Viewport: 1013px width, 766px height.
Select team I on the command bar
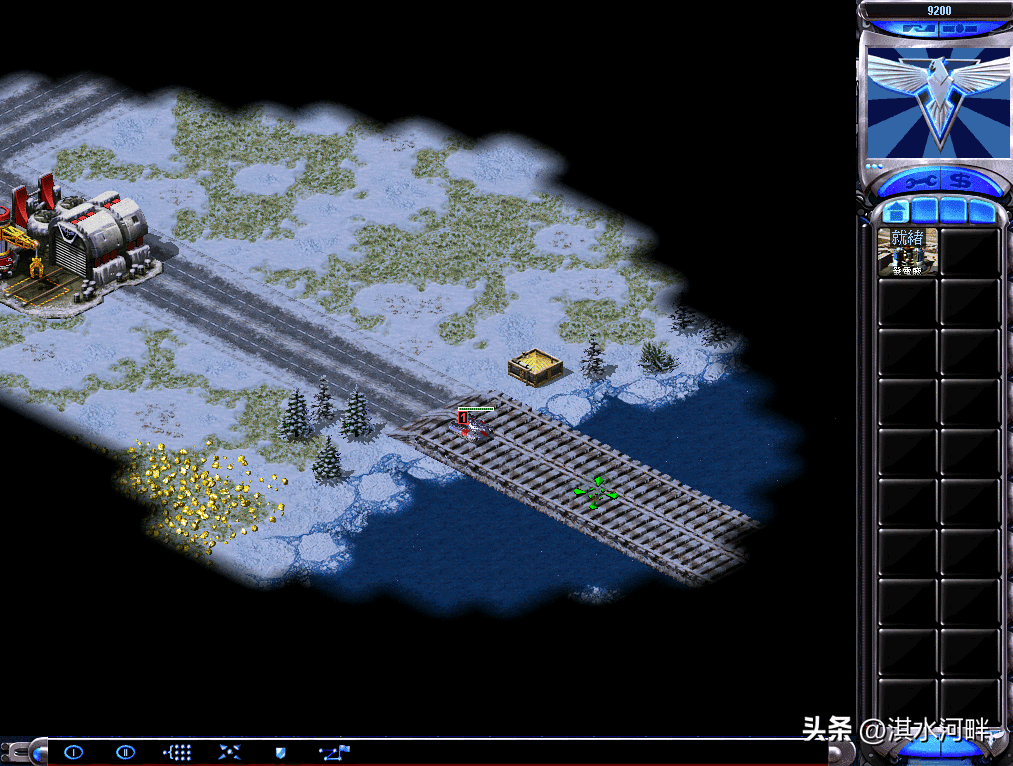pyautogui.click(x=73, y=752)
